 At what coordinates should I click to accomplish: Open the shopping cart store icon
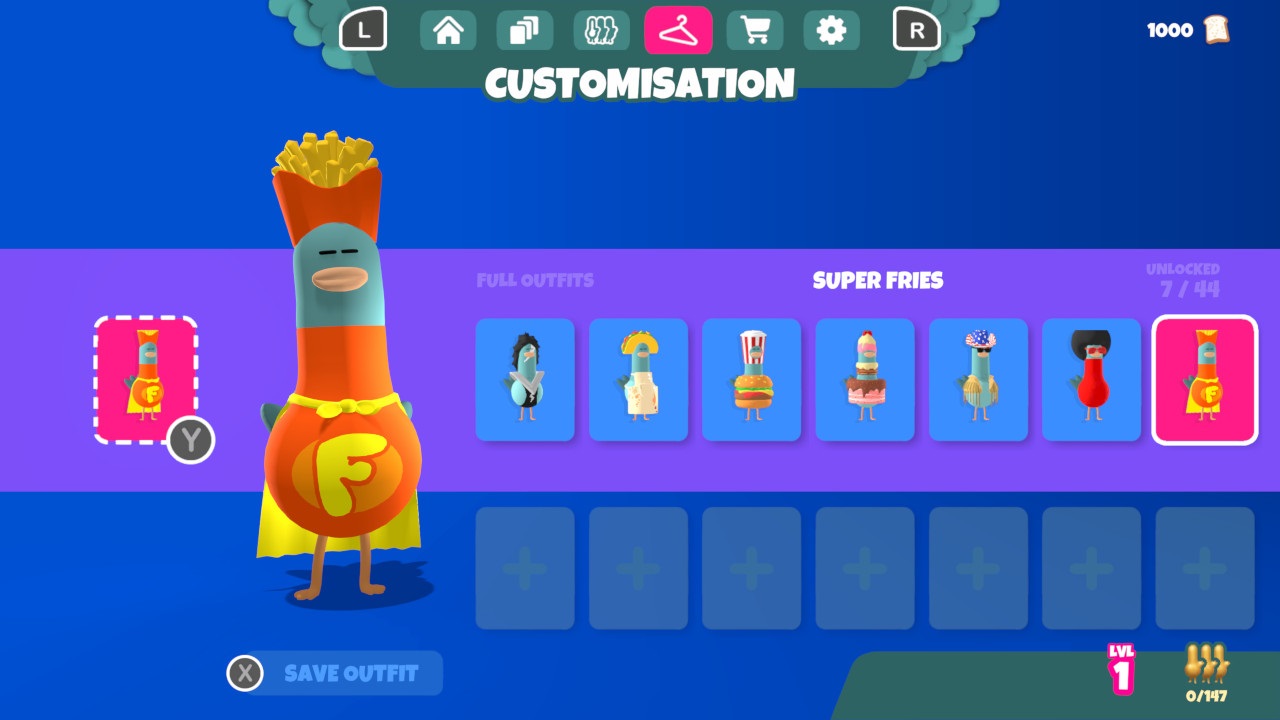[754, 30]
